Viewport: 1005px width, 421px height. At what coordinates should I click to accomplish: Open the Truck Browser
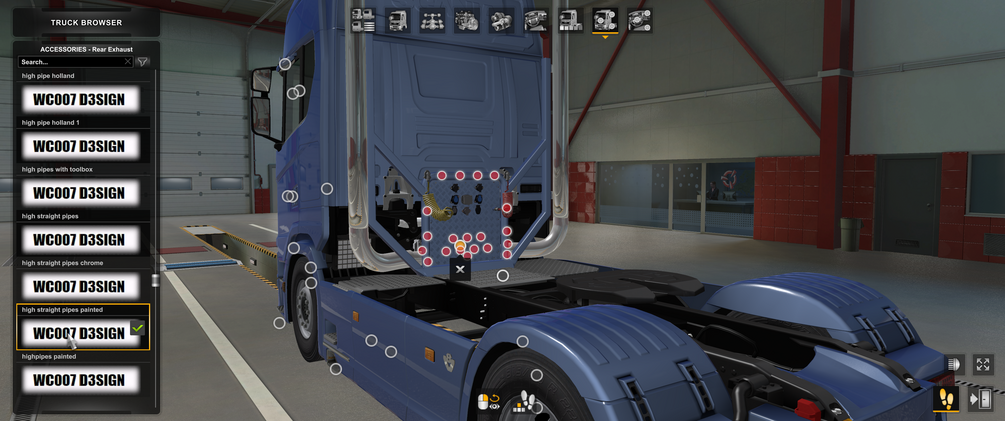coord(86,22)
